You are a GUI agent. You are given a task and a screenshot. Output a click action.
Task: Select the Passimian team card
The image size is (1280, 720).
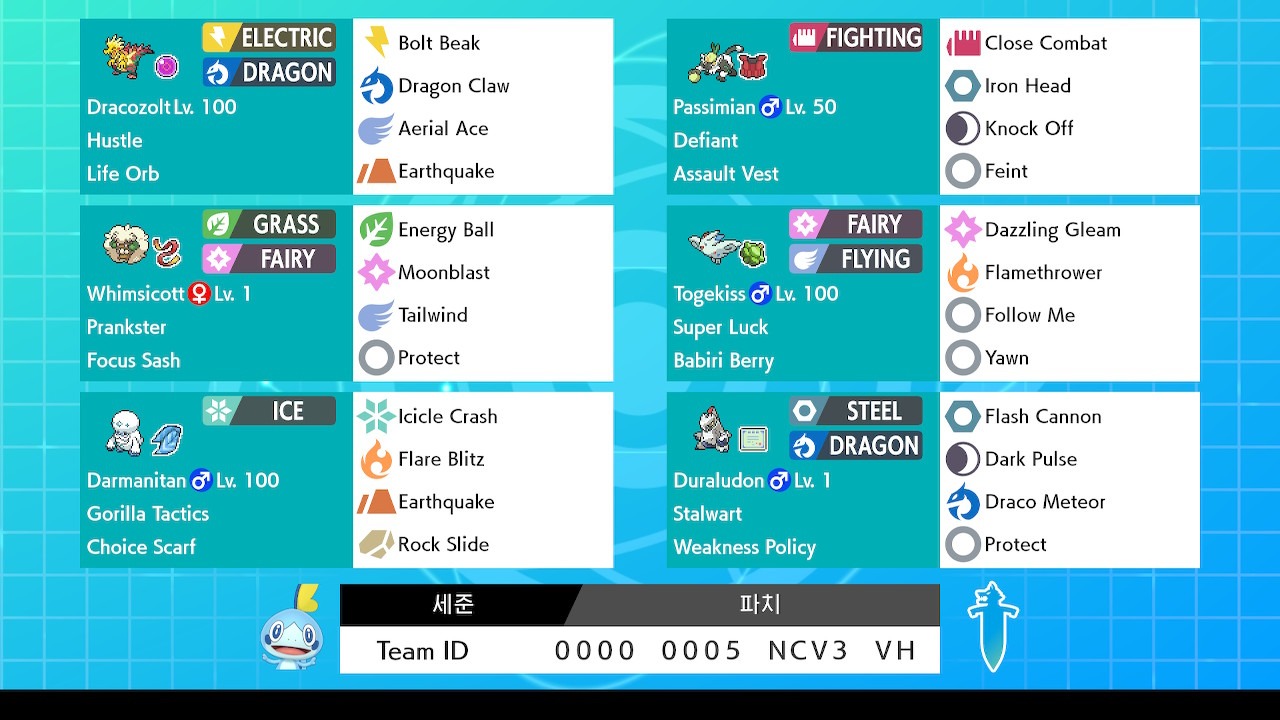802,107
